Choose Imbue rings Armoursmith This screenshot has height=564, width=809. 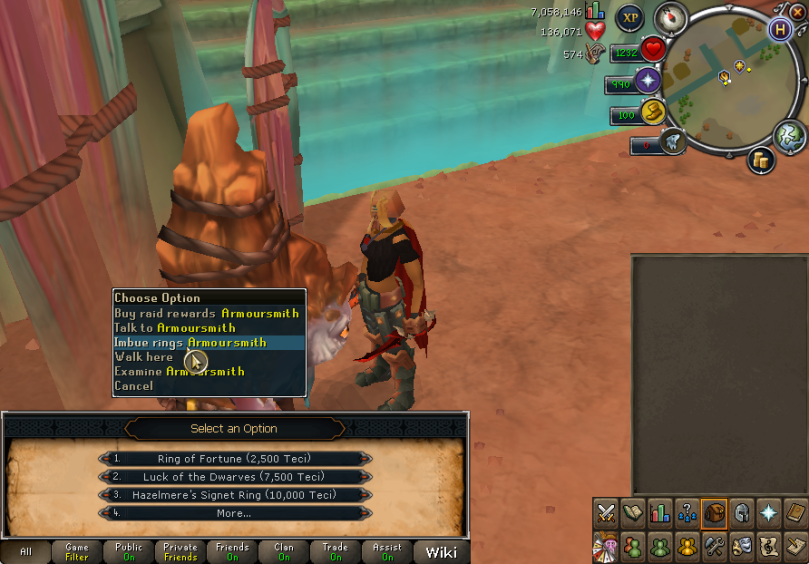point(190,342)
